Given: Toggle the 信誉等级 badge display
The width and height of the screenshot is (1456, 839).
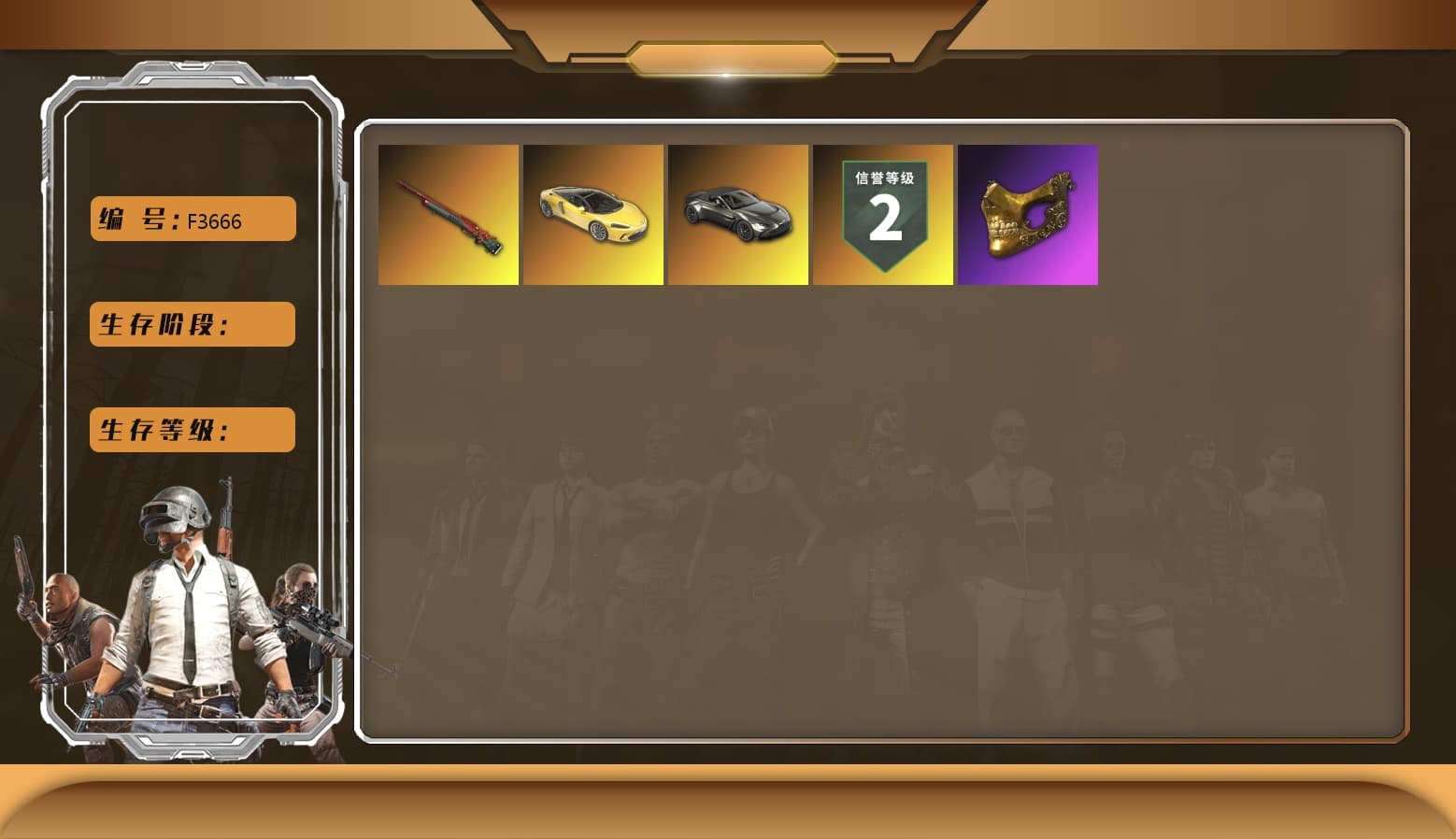Looking at the screenshot, I should pos(883,214).
